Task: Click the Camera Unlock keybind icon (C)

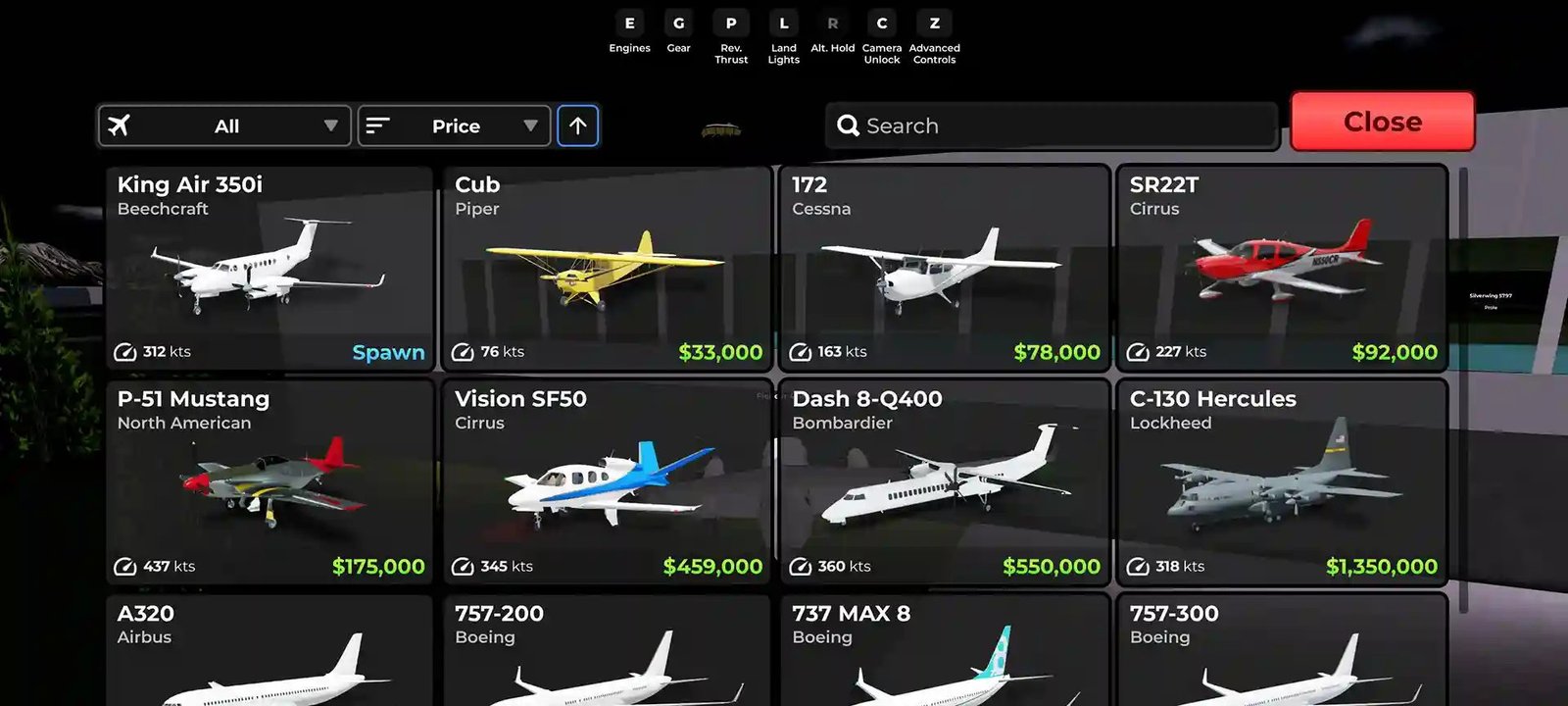Action: (x=881, y=23)
